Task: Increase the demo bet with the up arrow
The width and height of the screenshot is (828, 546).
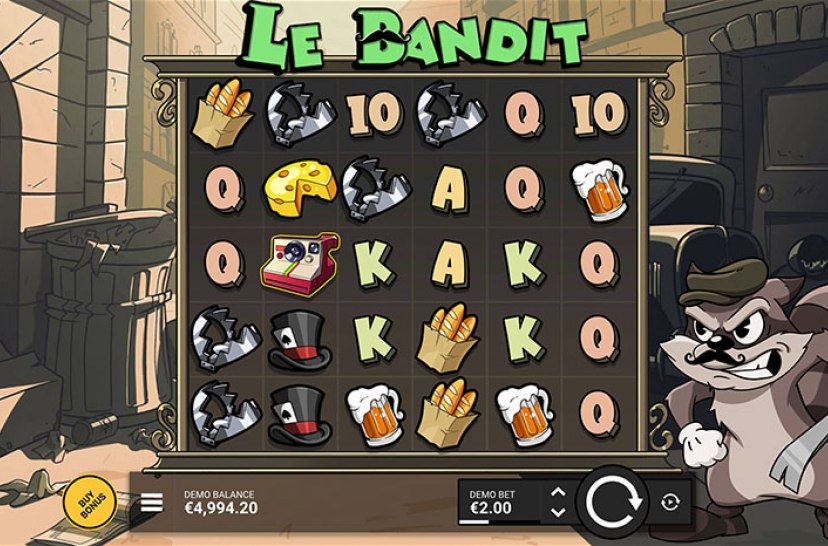Action: (x=558, y=492)
